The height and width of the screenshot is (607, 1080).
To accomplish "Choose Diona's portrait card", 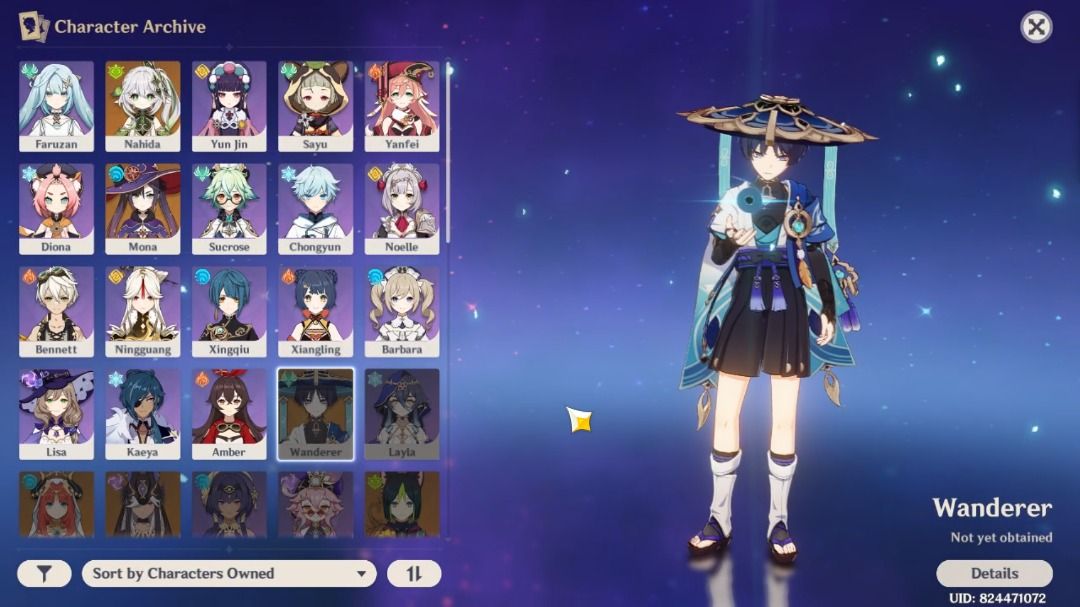I will point(57,208).
